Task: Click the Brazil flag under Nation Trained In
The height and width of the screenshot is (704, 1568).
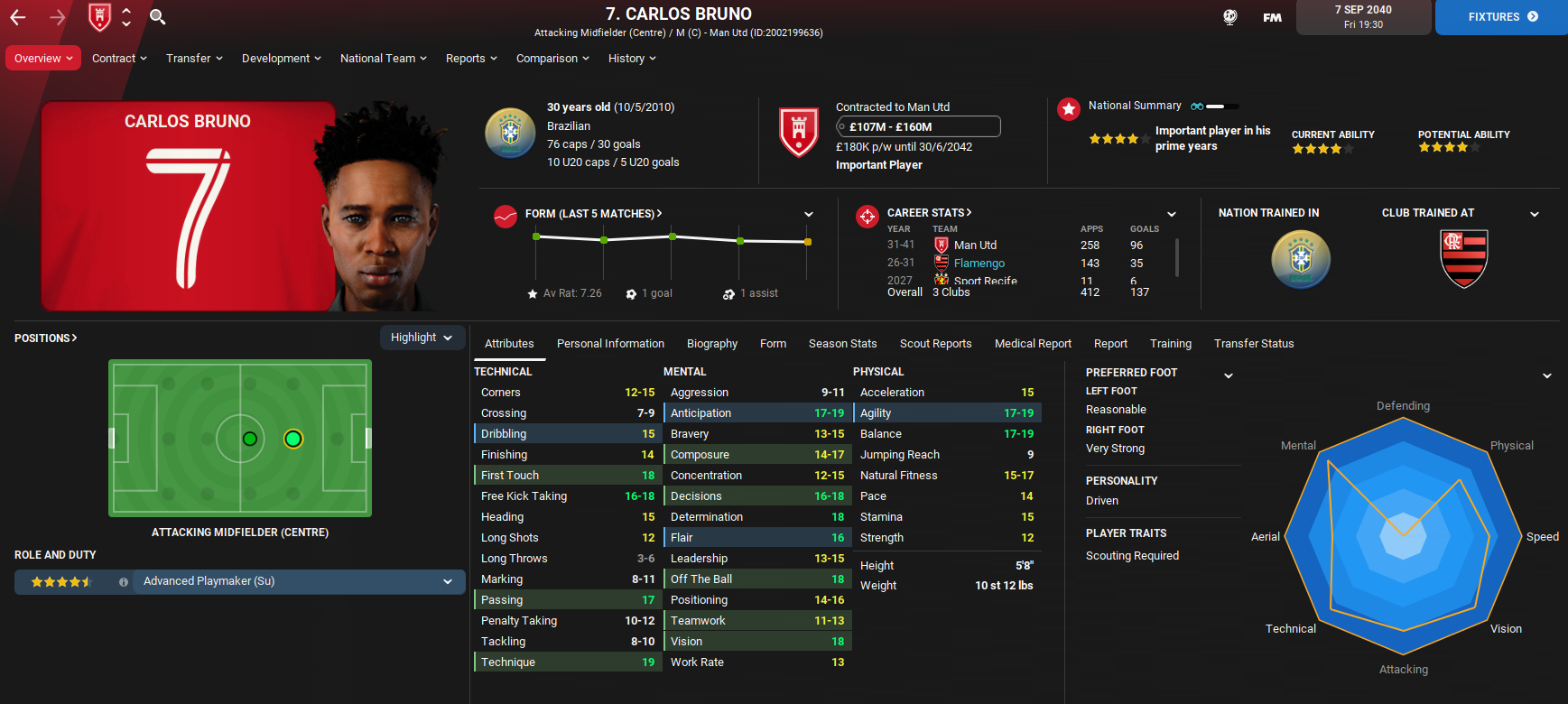Action: pos(1301,259)
